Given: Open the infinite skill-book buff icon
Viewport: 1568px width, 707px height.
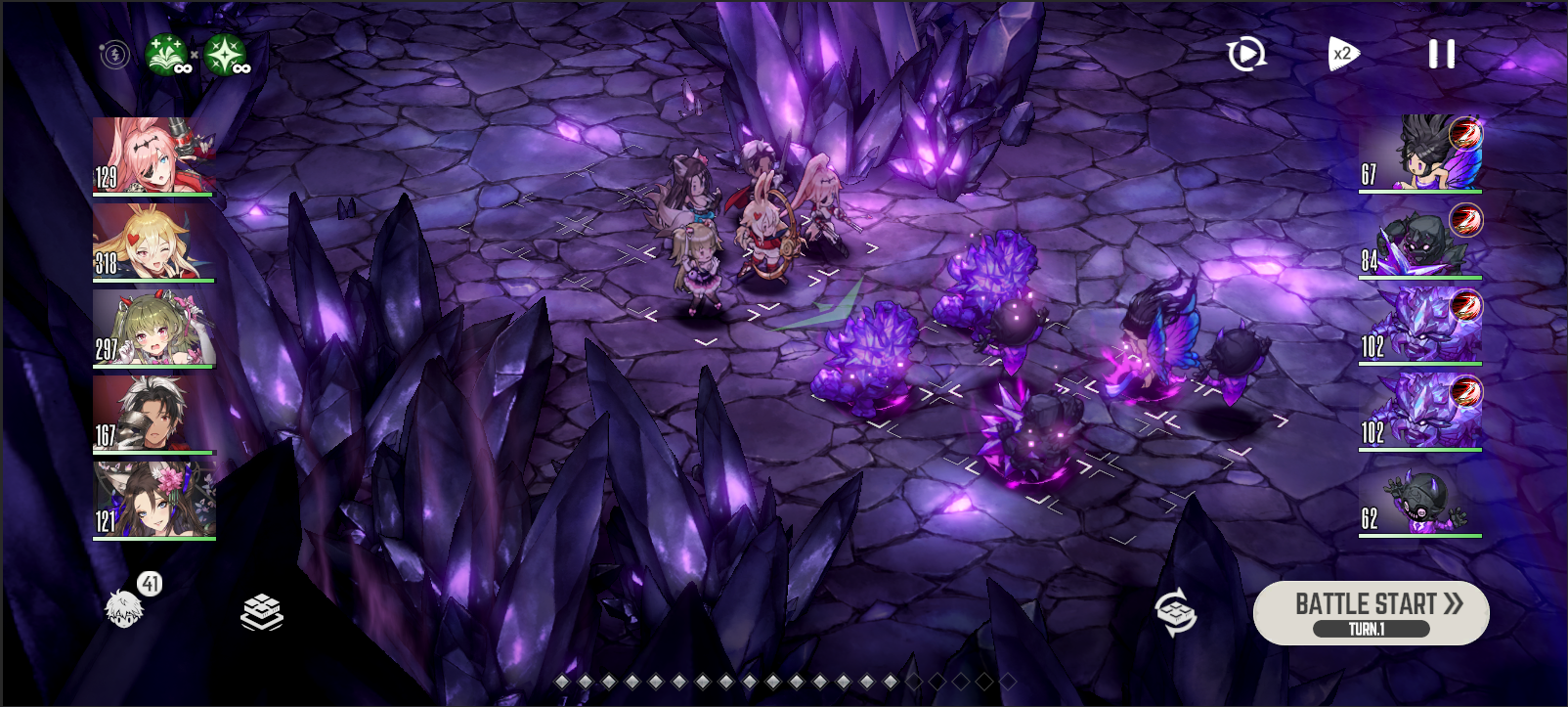Looking at the screenshot, I should [166, 53].
